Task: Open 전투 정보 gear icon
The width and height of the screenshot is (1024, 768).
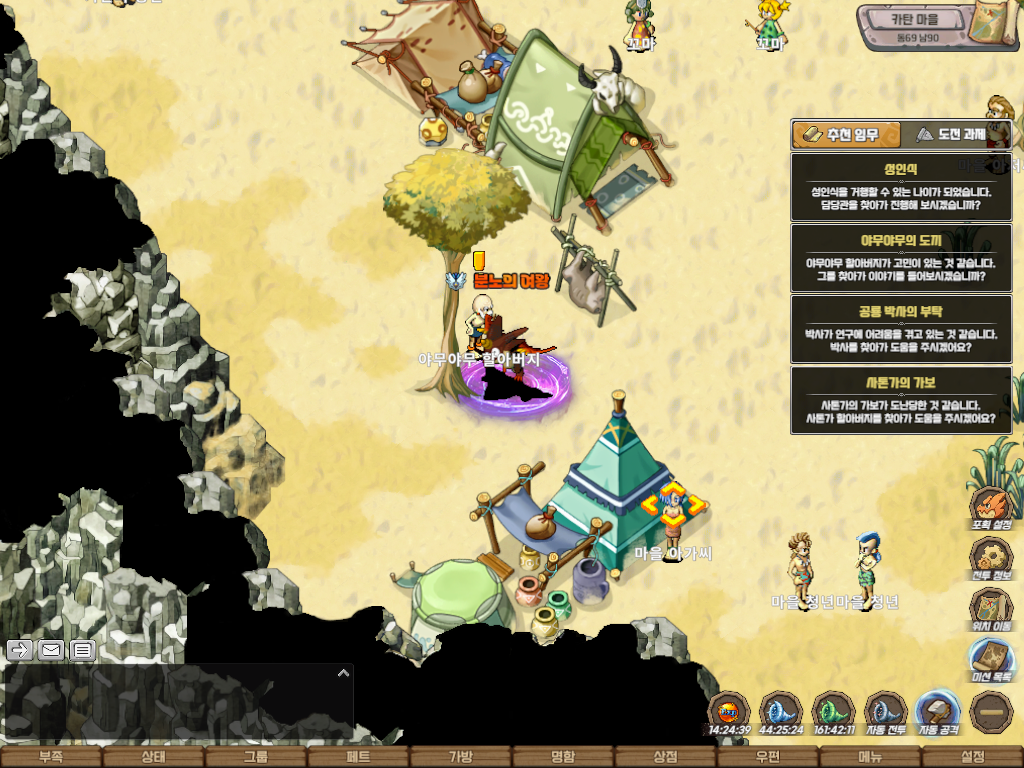Action: click(991, 558)
